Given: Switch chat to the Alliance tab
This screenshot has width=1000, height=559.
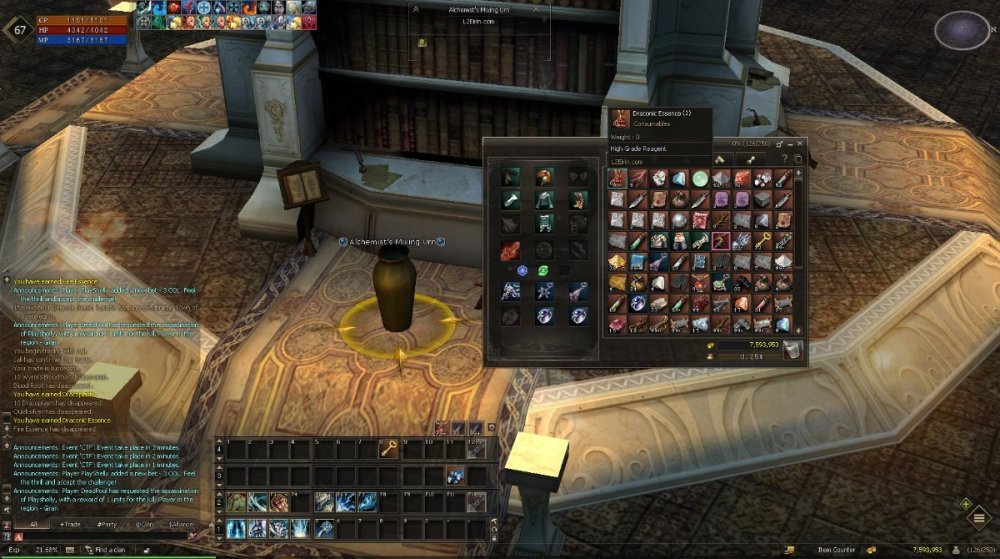Looking at the screenshot, I should click(181, 524).
